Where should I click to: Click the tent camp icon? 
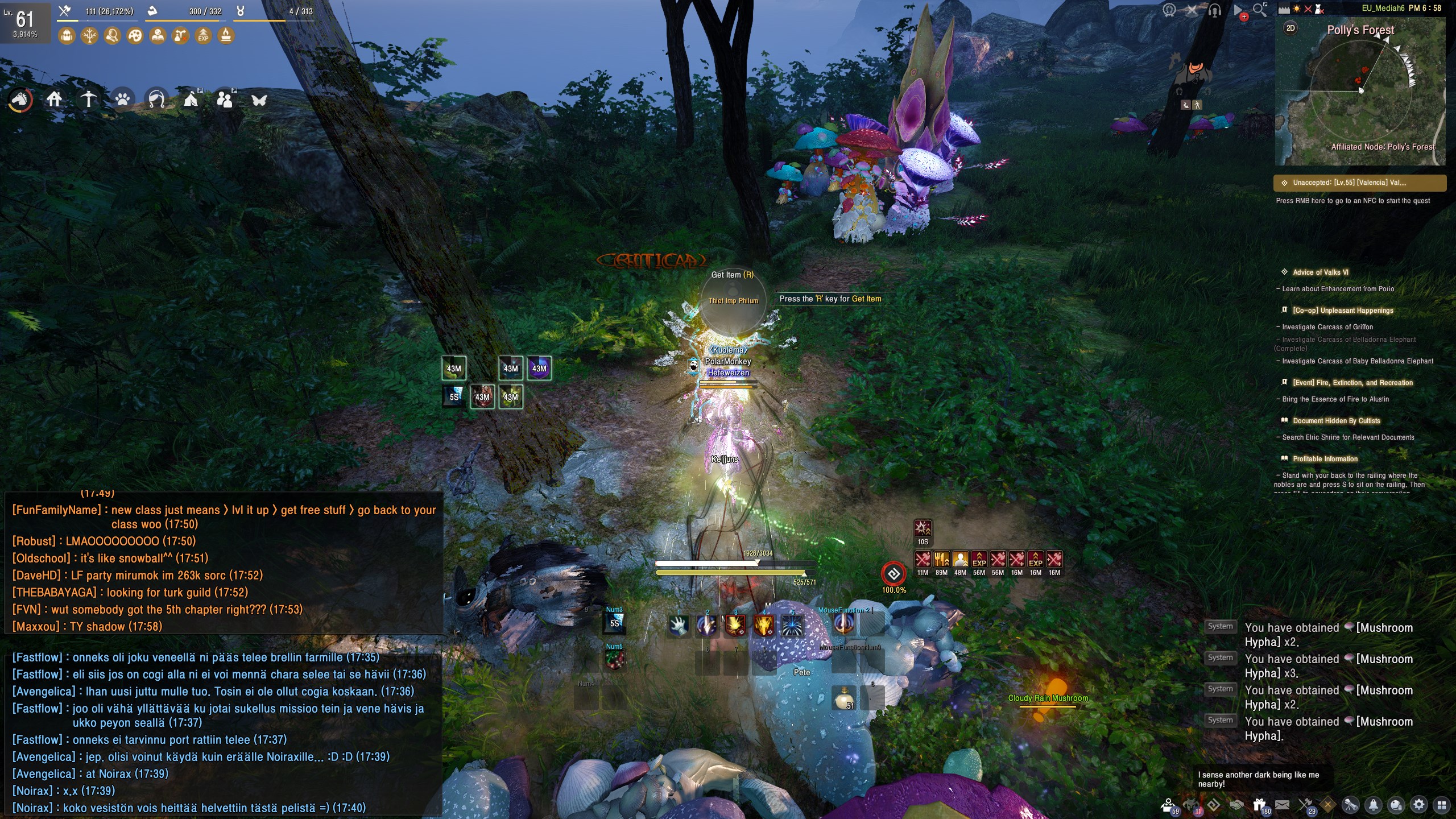[x=191, y=100]
